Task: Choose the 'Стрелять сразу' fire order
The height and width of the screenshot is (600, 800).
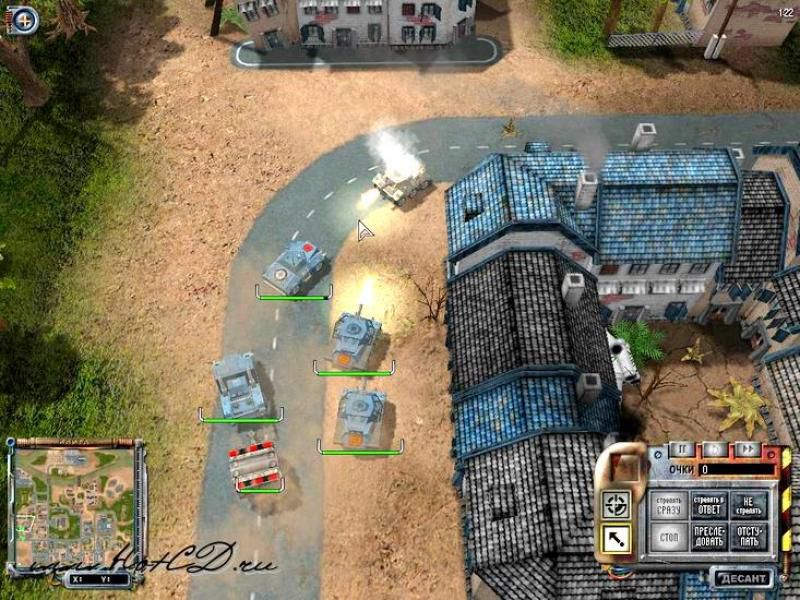Action: coord(669,505)
